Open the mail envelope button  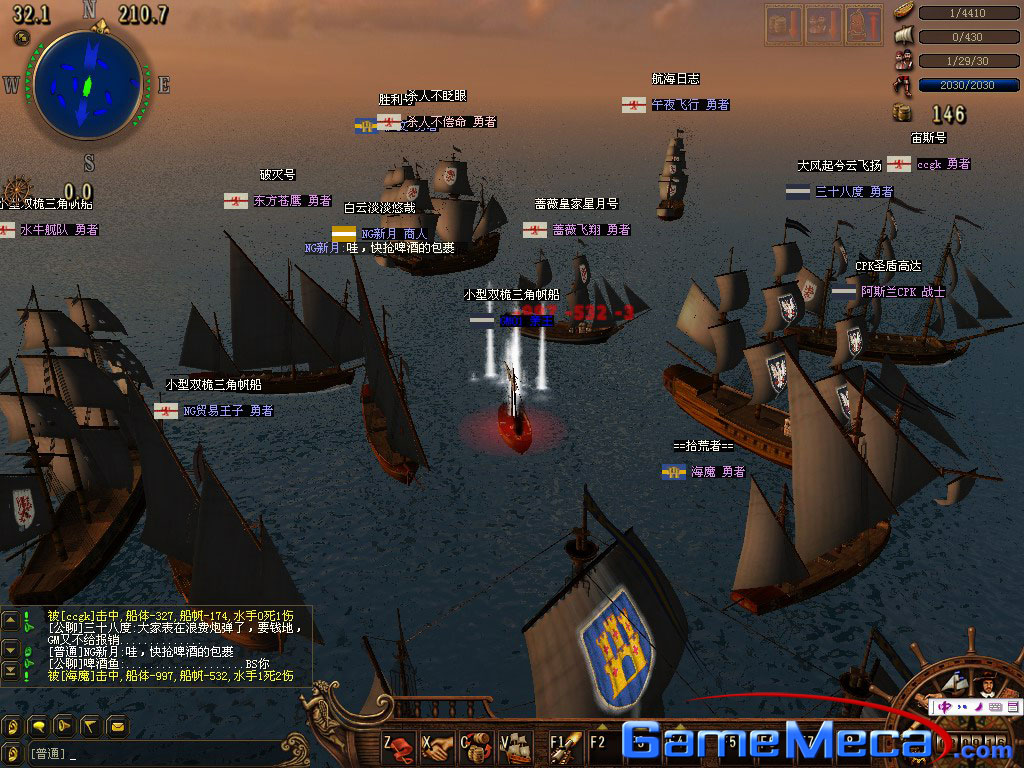pos(116,726)
